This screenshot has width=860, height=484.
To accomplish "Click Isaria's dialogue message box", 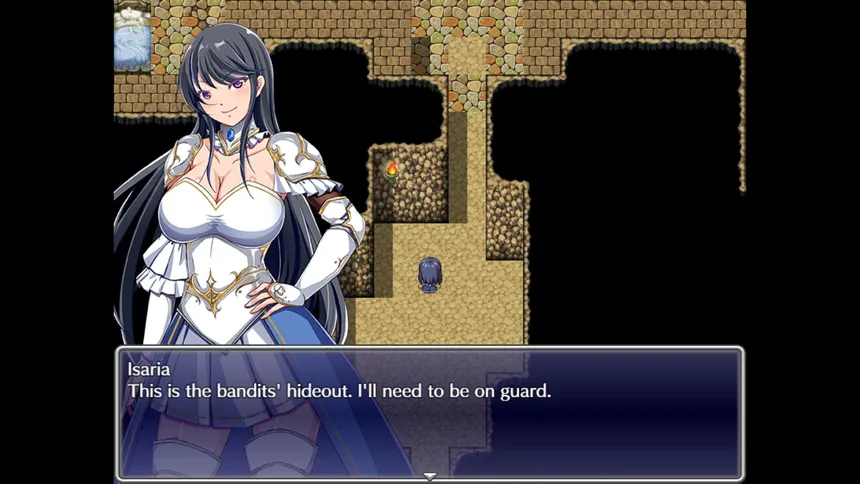I will [x=430, y=412].
